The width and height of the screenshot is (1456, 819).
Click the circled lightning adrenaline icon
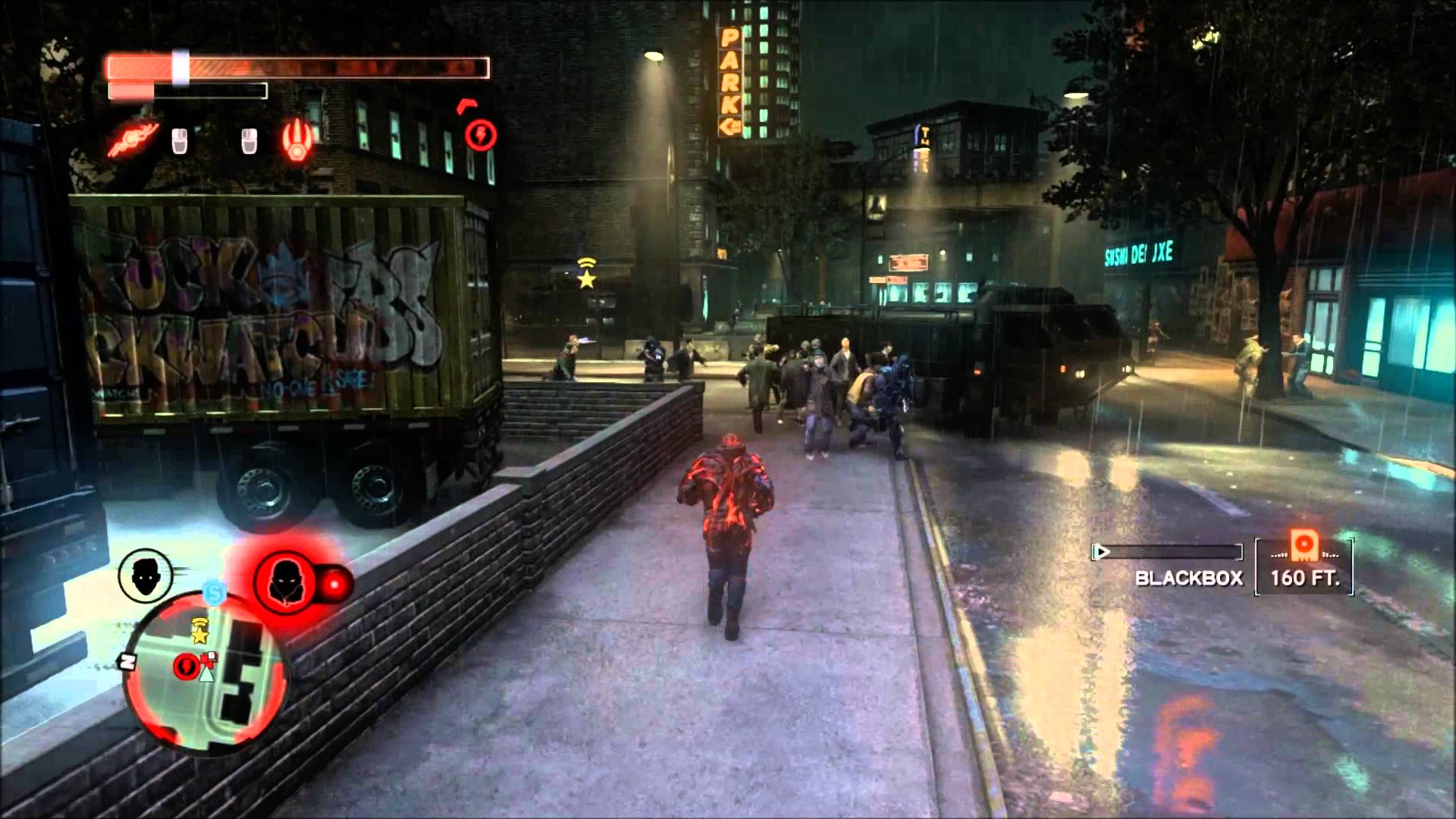coord(481,134)
